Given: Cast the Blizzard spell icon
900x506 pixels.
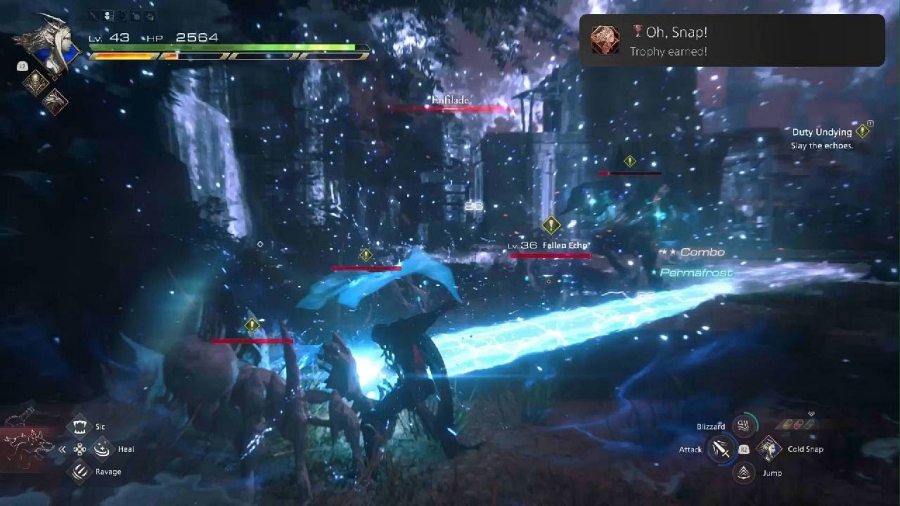Looking at the screenshot, I should point(743,426).
